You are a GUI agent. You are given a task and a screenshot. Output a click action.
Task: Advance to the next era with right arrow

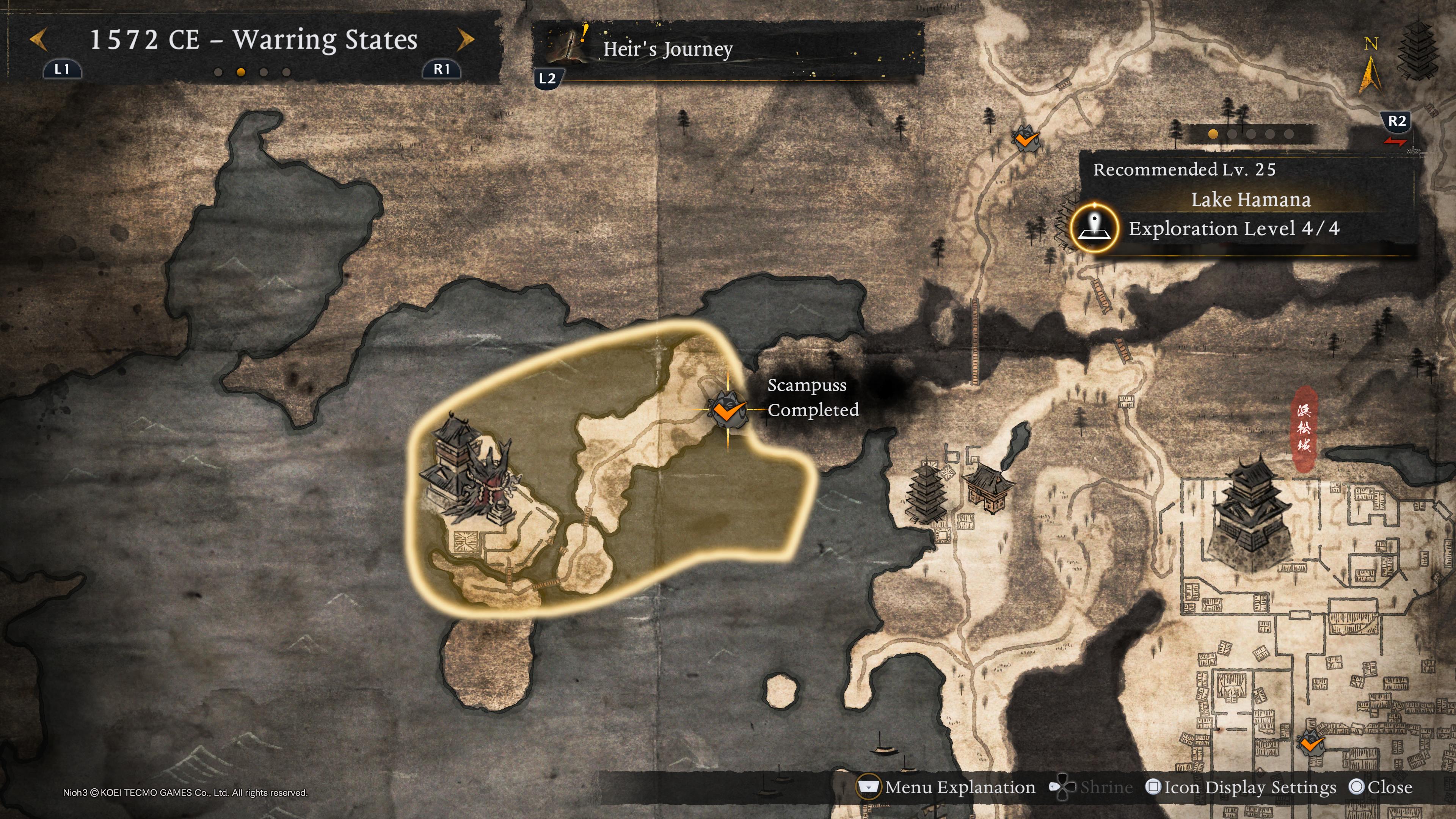point(465,40)
